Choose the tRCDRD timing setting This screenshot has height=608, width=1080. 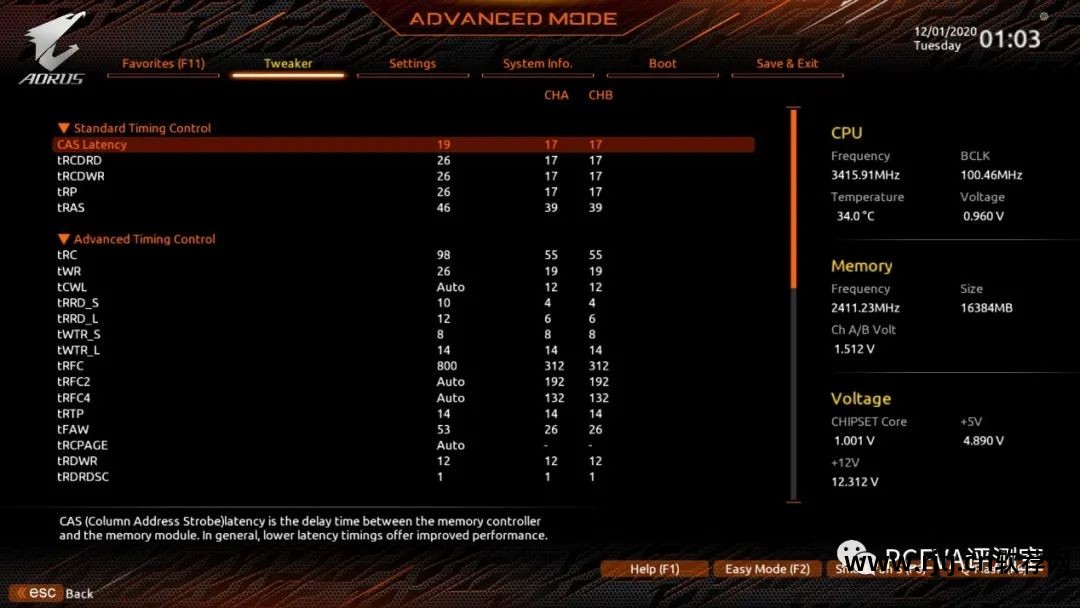click(80, 160)
